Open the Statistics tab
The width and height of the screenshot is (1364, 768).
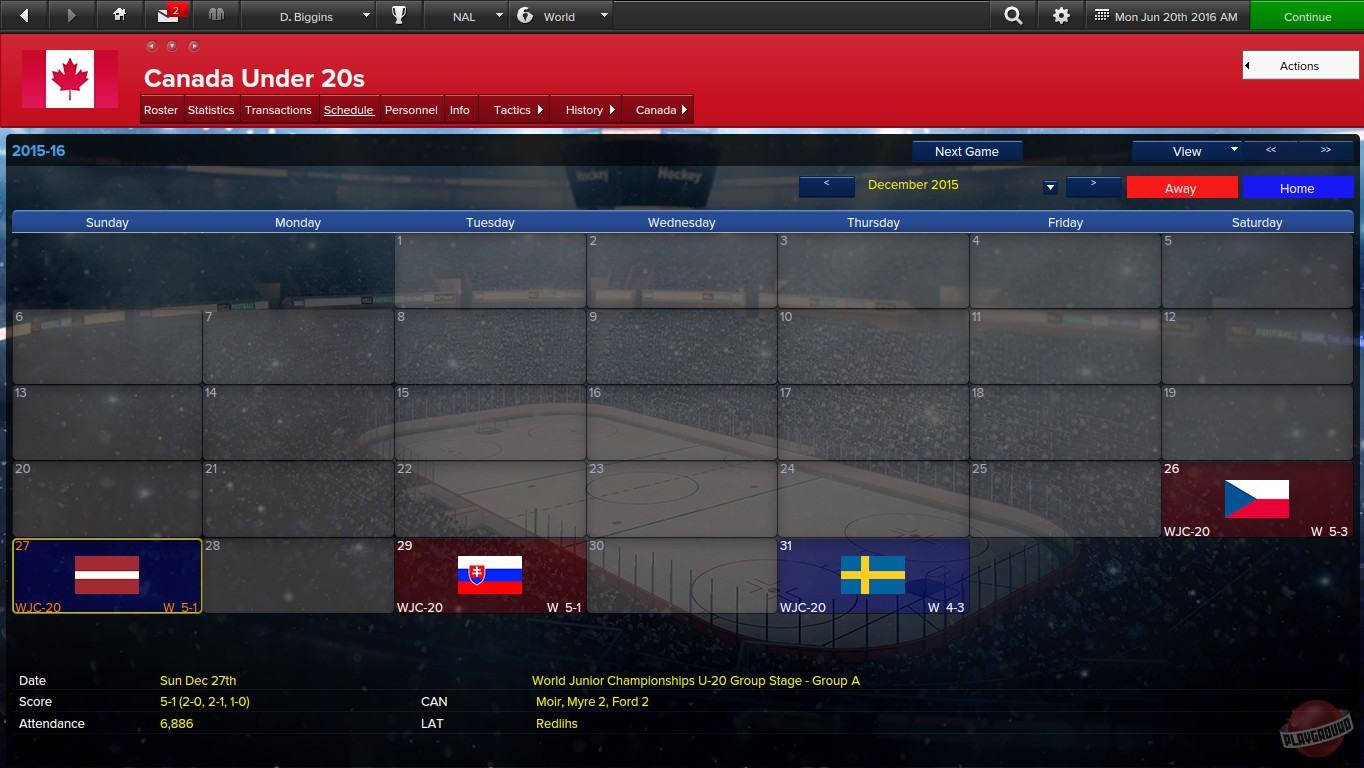[x=211, y=109]
